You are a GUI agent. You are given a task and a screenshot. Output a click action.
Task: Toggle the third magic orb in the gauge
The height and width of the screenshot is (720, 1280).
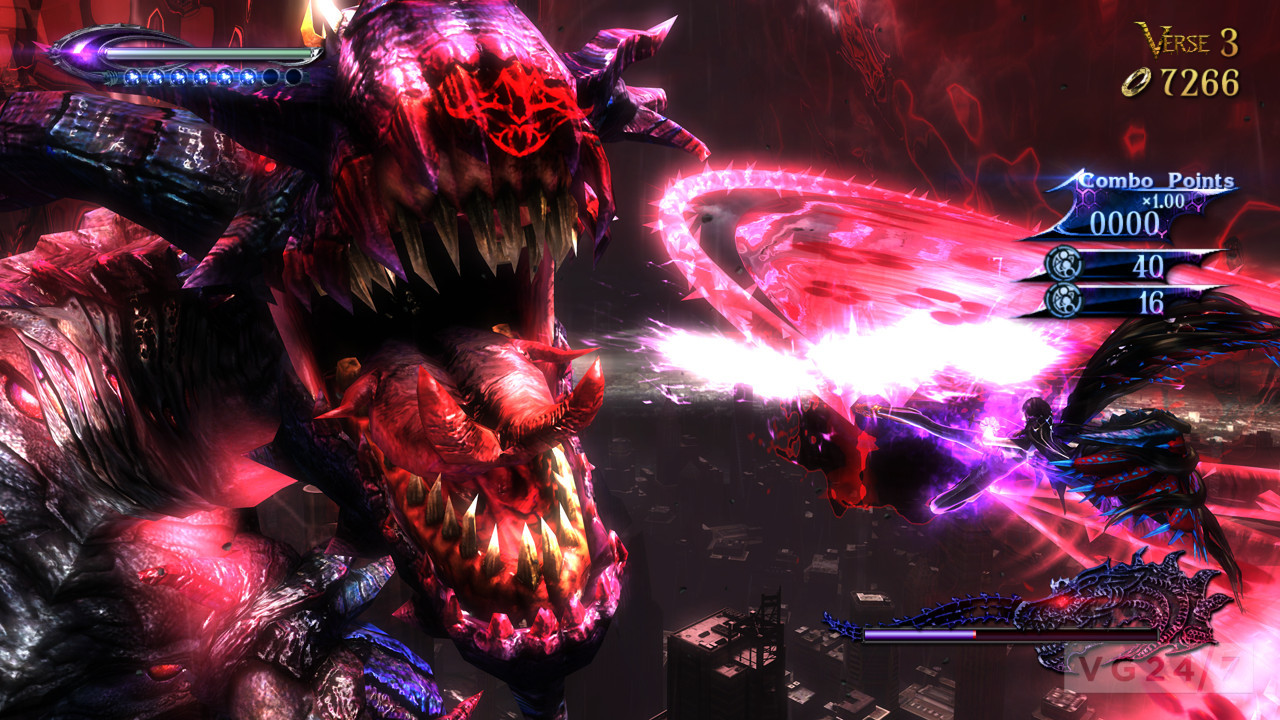click(x=179, y=77)
